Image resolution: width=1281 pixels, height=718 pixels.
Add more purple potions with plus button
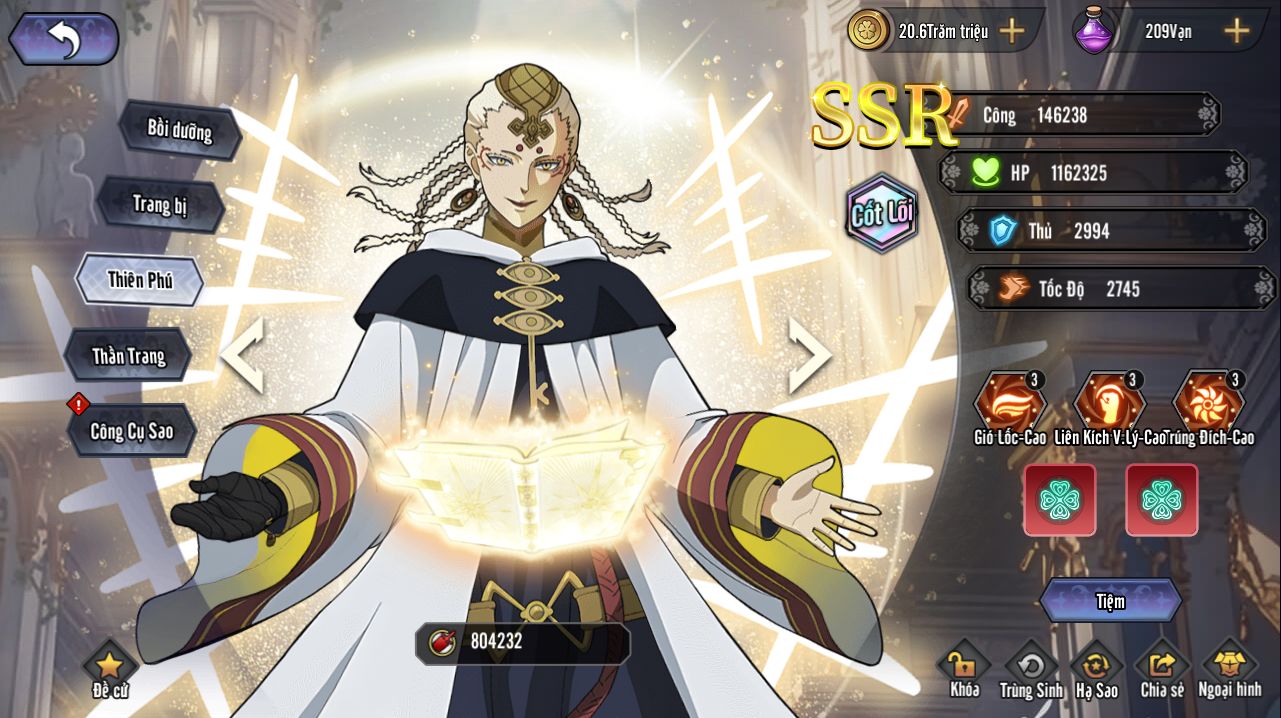coord(1237,31)
